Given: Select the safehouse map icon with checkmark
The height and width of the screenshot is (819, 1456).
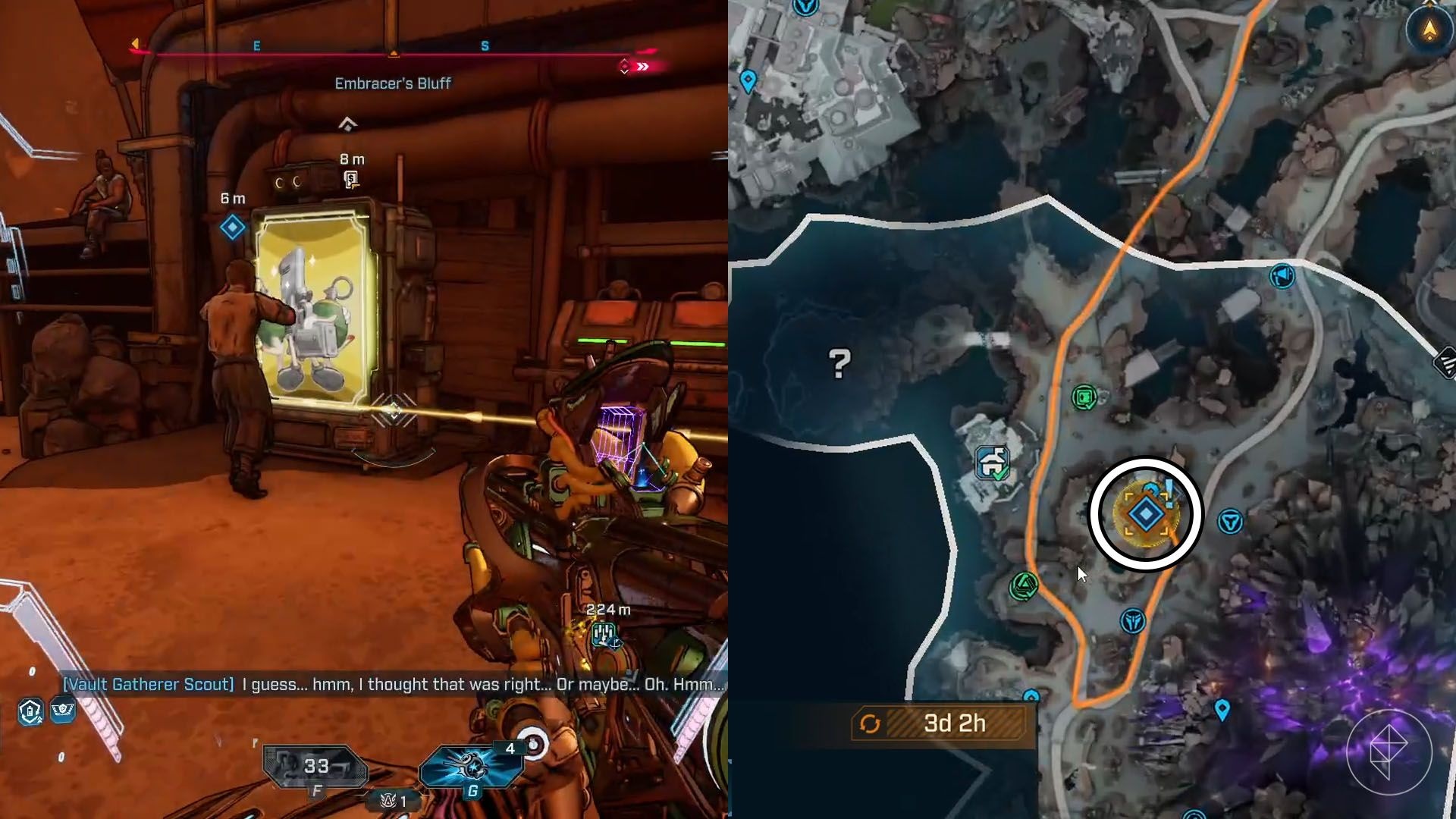Looking at the screenshot, I should click(x=993, y=462).
